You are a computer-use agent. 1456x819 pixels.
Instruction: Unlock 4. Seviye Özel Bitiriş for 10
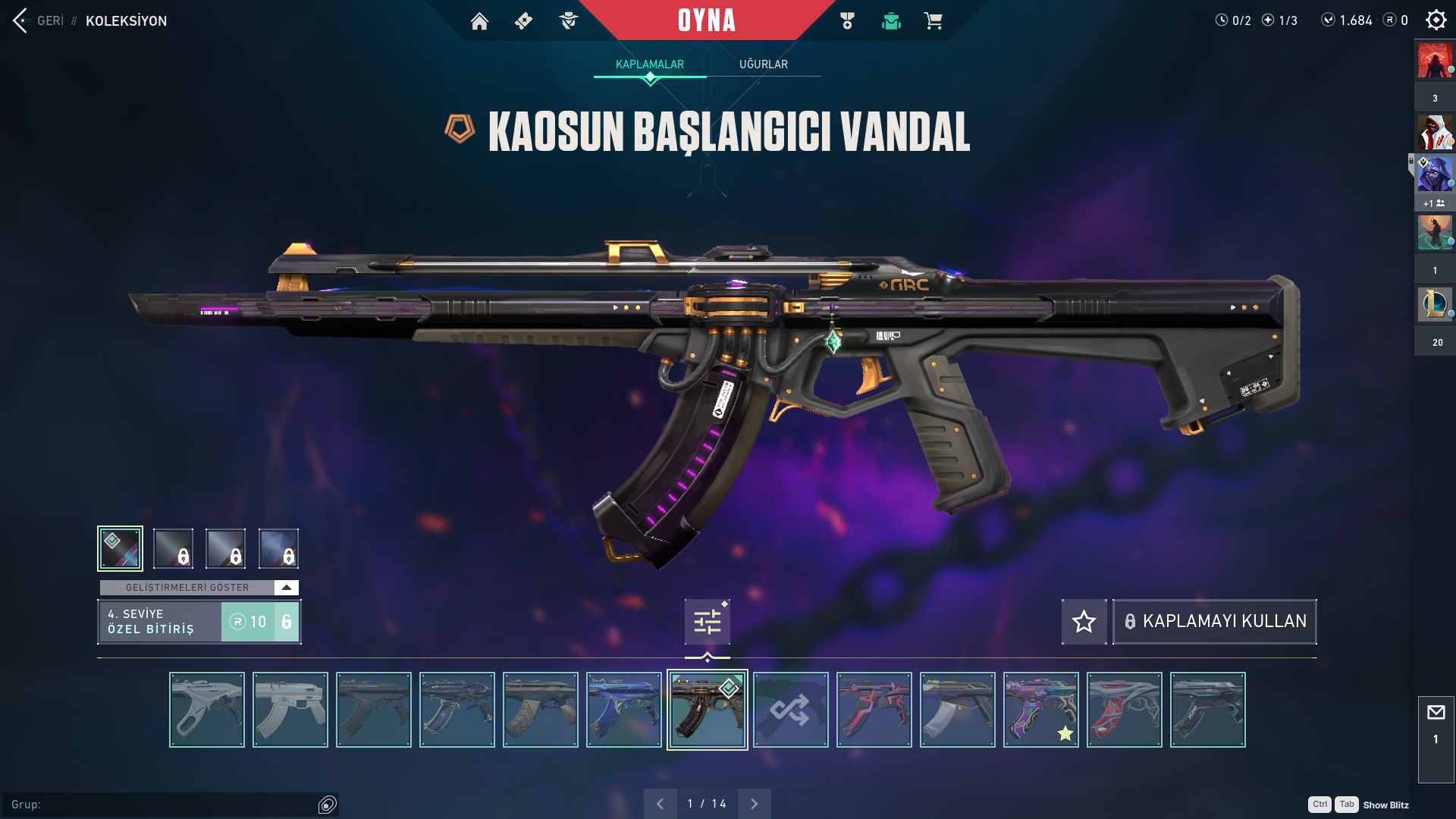pos(260,622)
